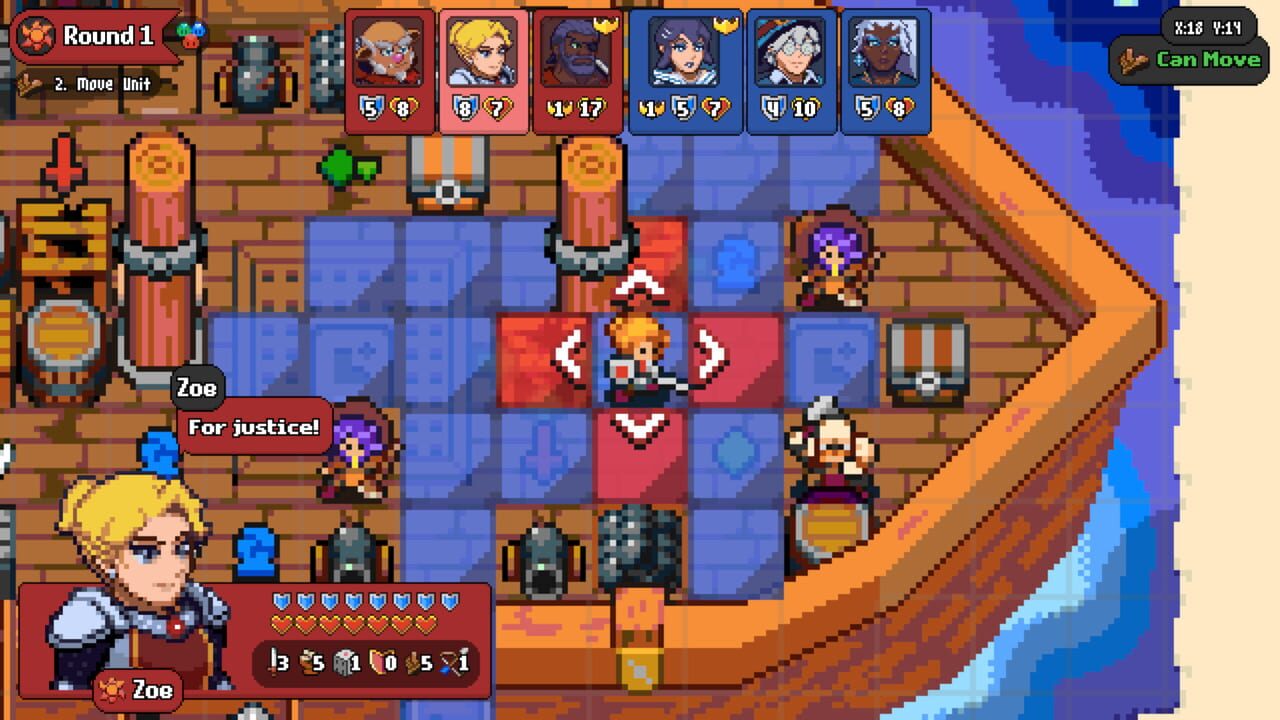Screen dimensions: 1280x720
Task: Click the dice stat icon showing 1
Action: tap(344, 661)
